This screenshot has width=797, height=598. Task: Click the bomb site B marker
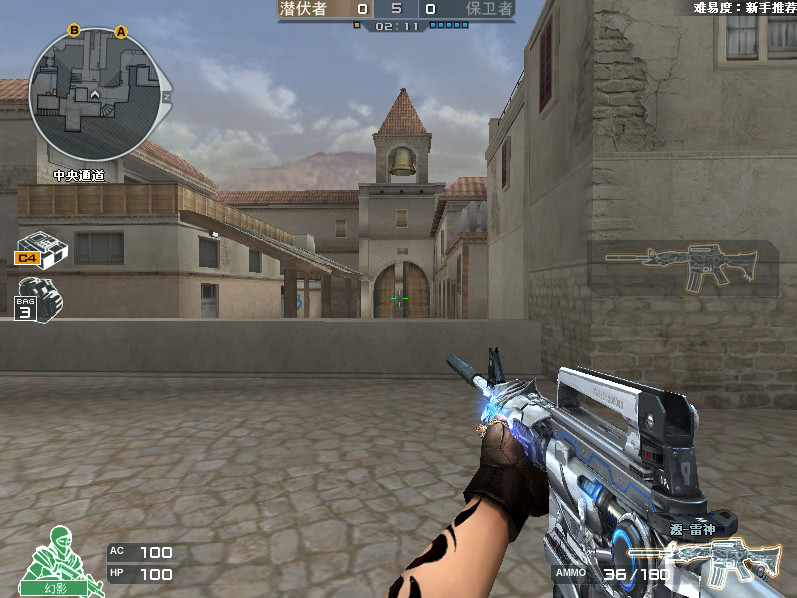click(74, 30)
